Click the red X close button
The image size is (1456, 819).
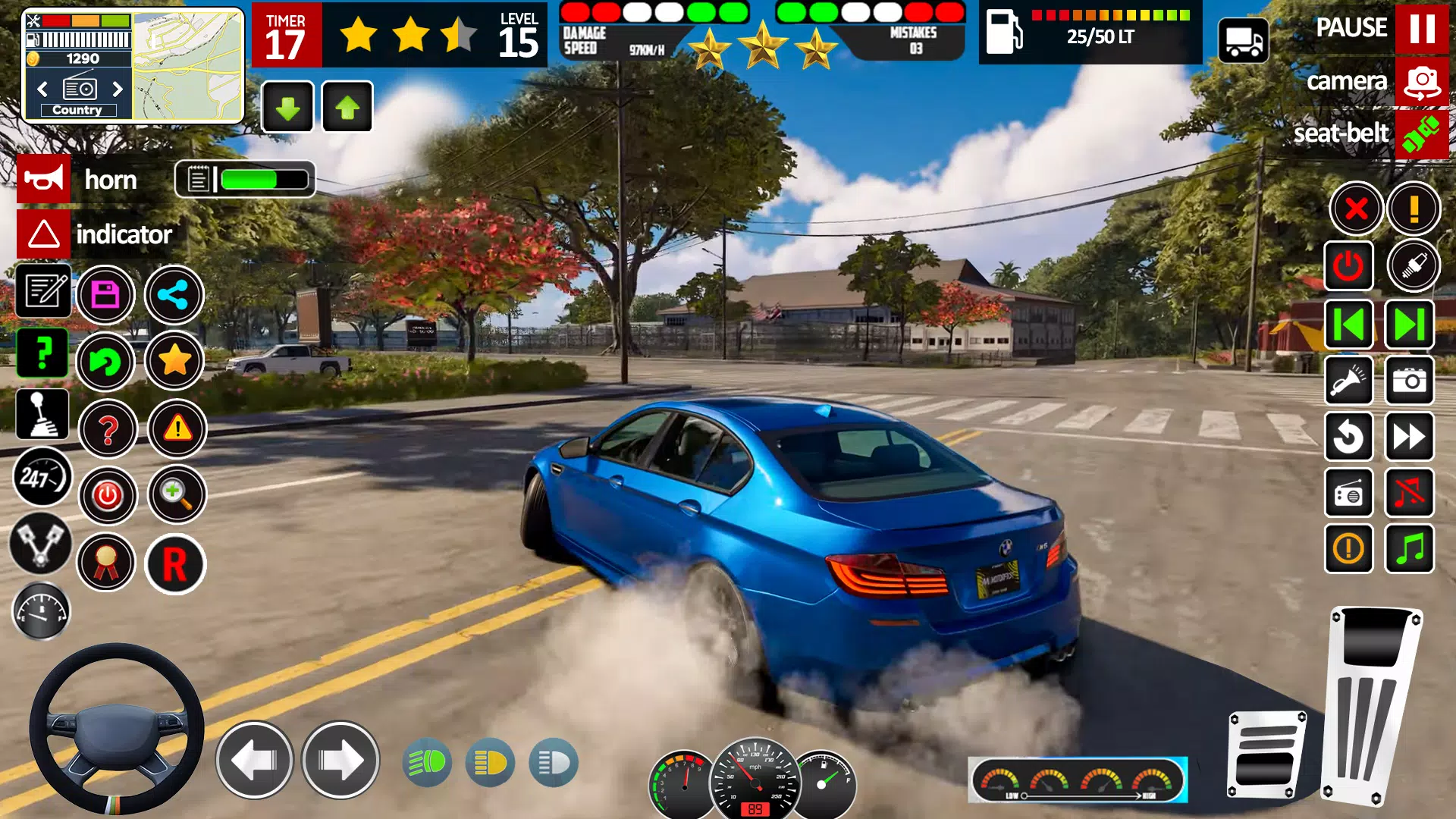1356,208
